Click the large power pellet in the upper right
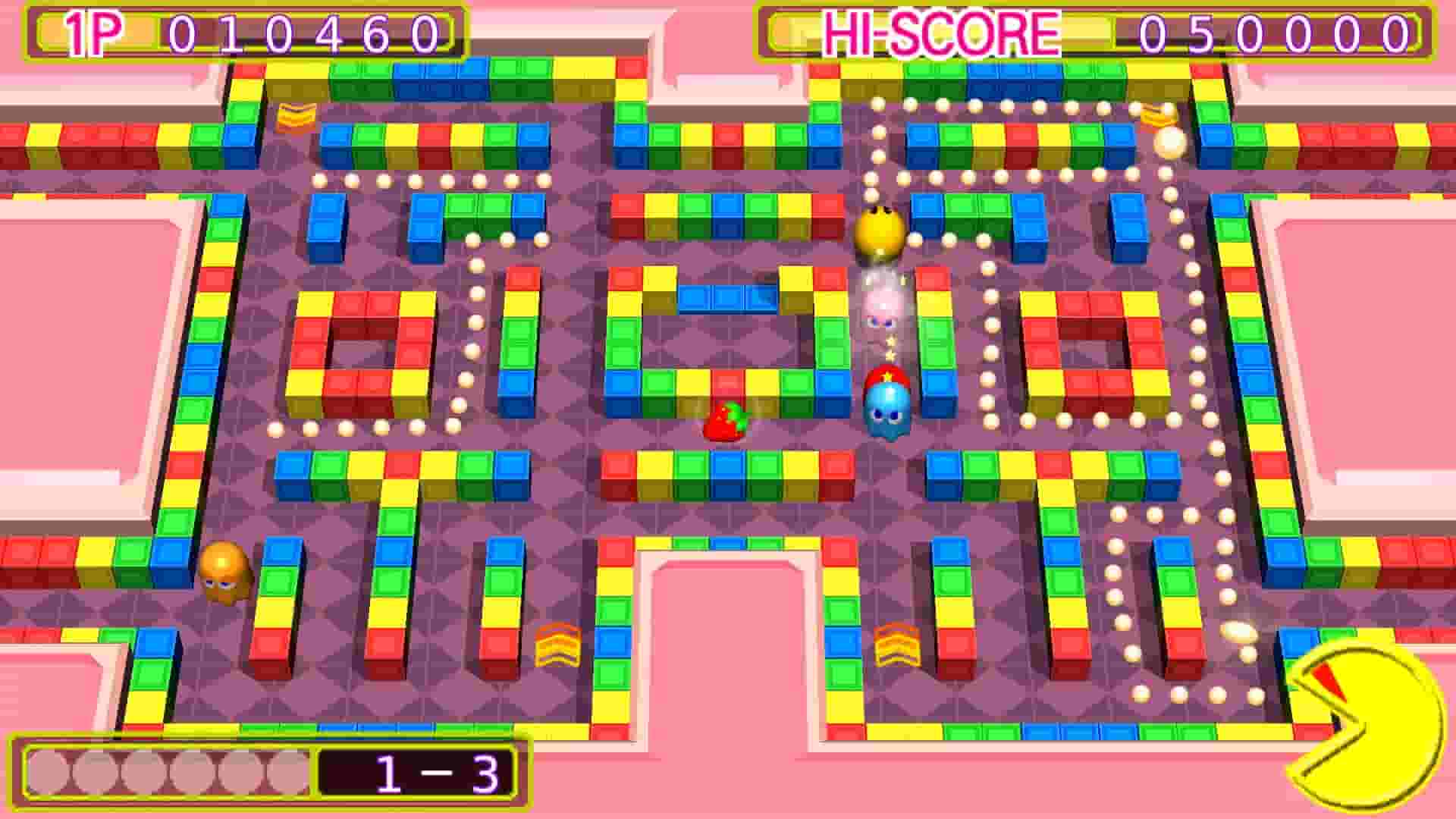 1168,144
